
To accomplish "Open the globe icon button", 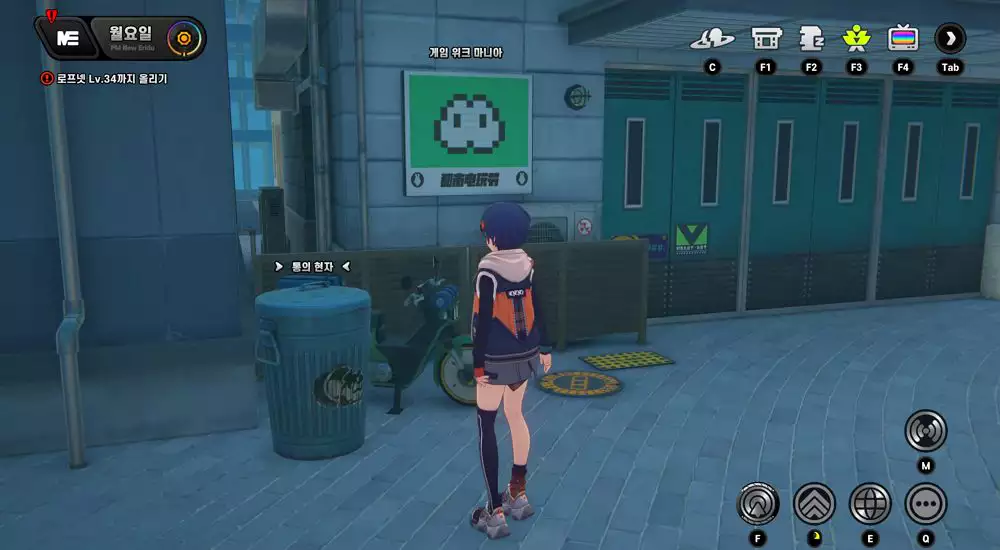I will click(870, 503).
